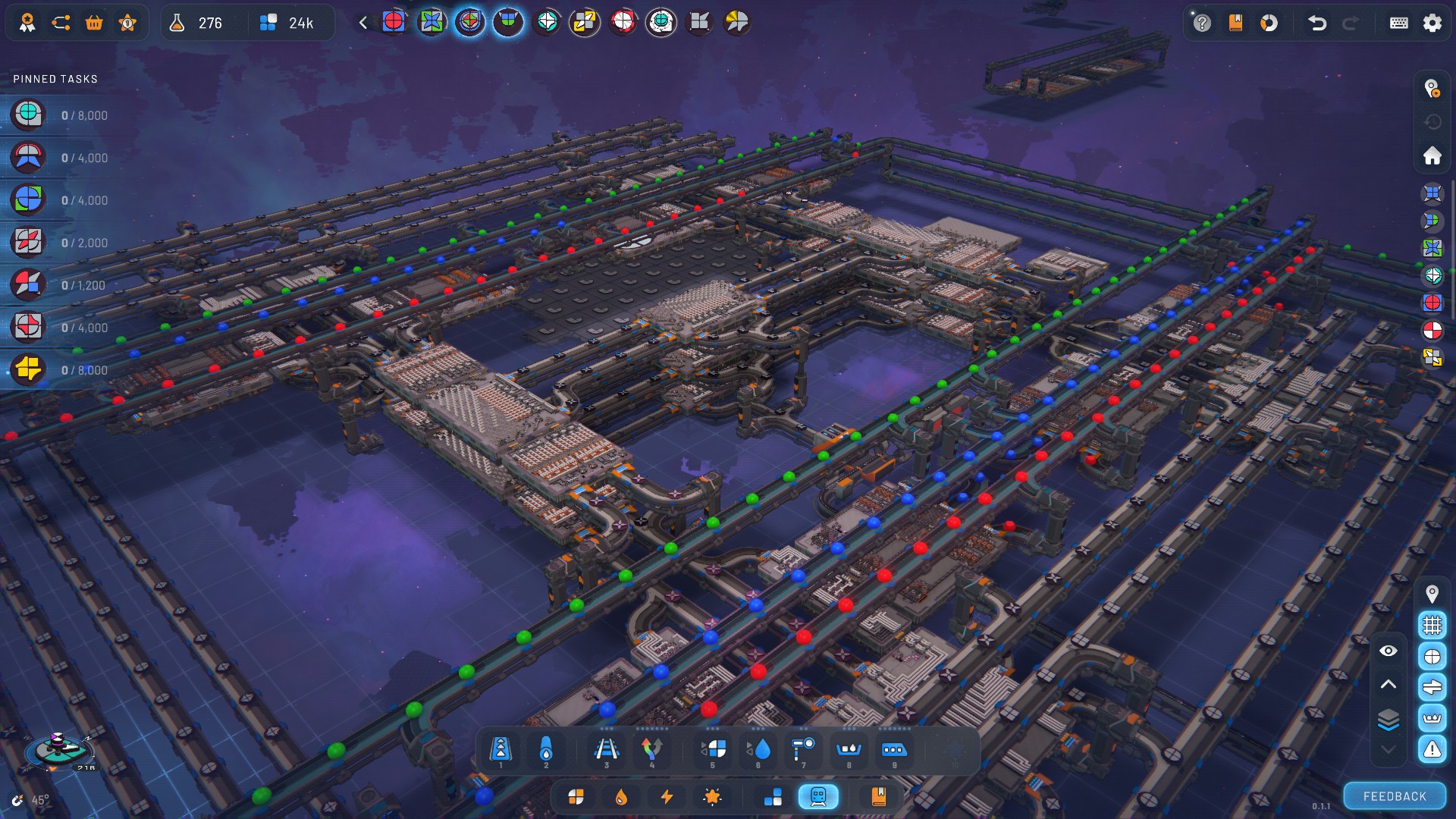
Task: Collapse the shape bar with left arrow
Action: point(363,23)
